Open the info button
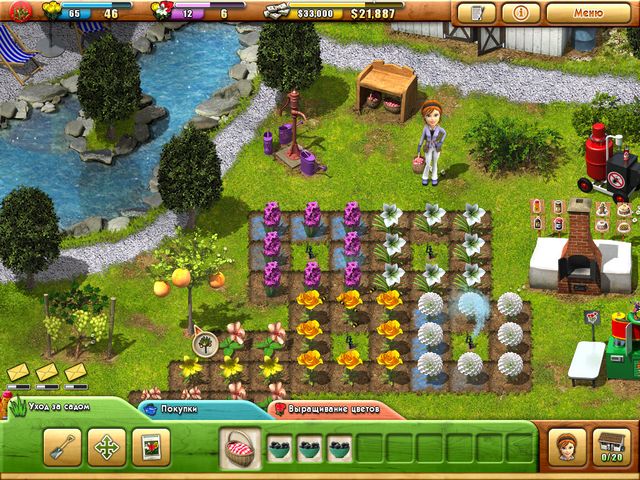This screenshot has width=640, height=480. coord(521,14)
